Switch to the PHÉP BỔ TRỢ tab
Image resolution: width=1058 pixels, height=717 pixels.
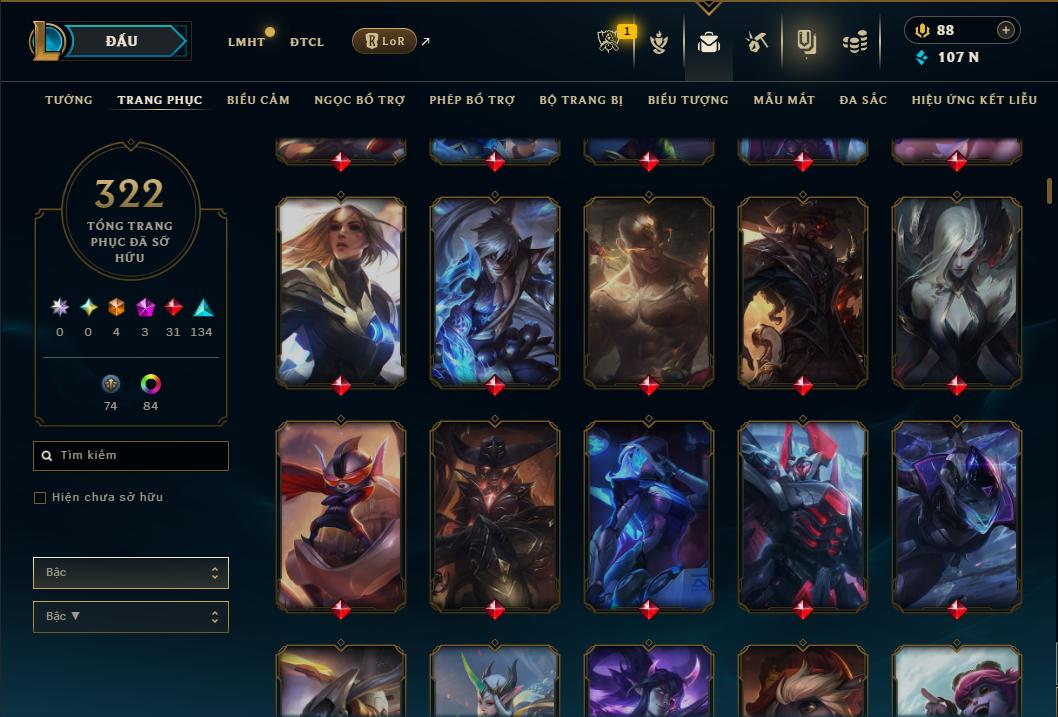coord(472,100)
